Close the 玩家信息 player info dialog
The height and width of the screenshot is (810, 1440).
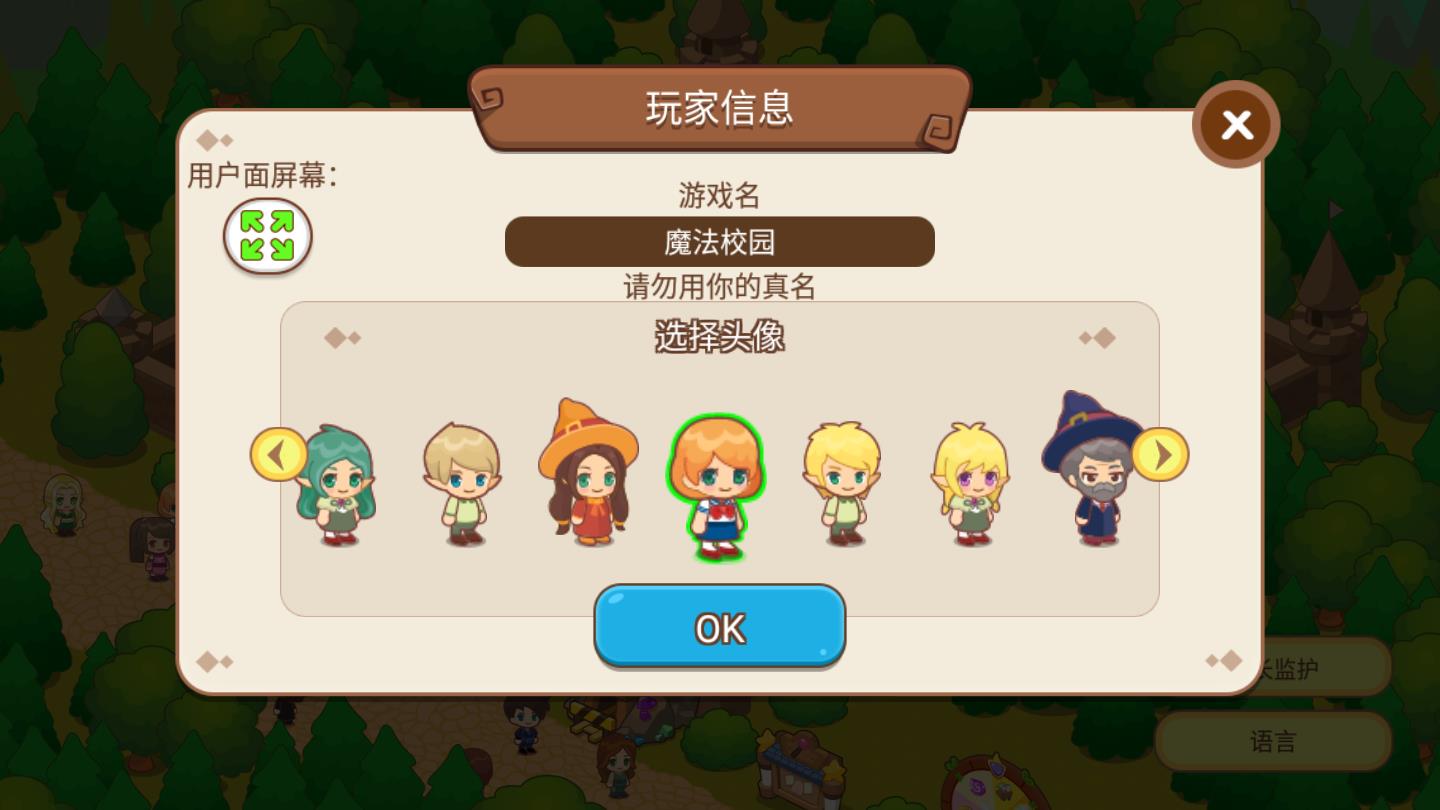[x=1236, y=124]
